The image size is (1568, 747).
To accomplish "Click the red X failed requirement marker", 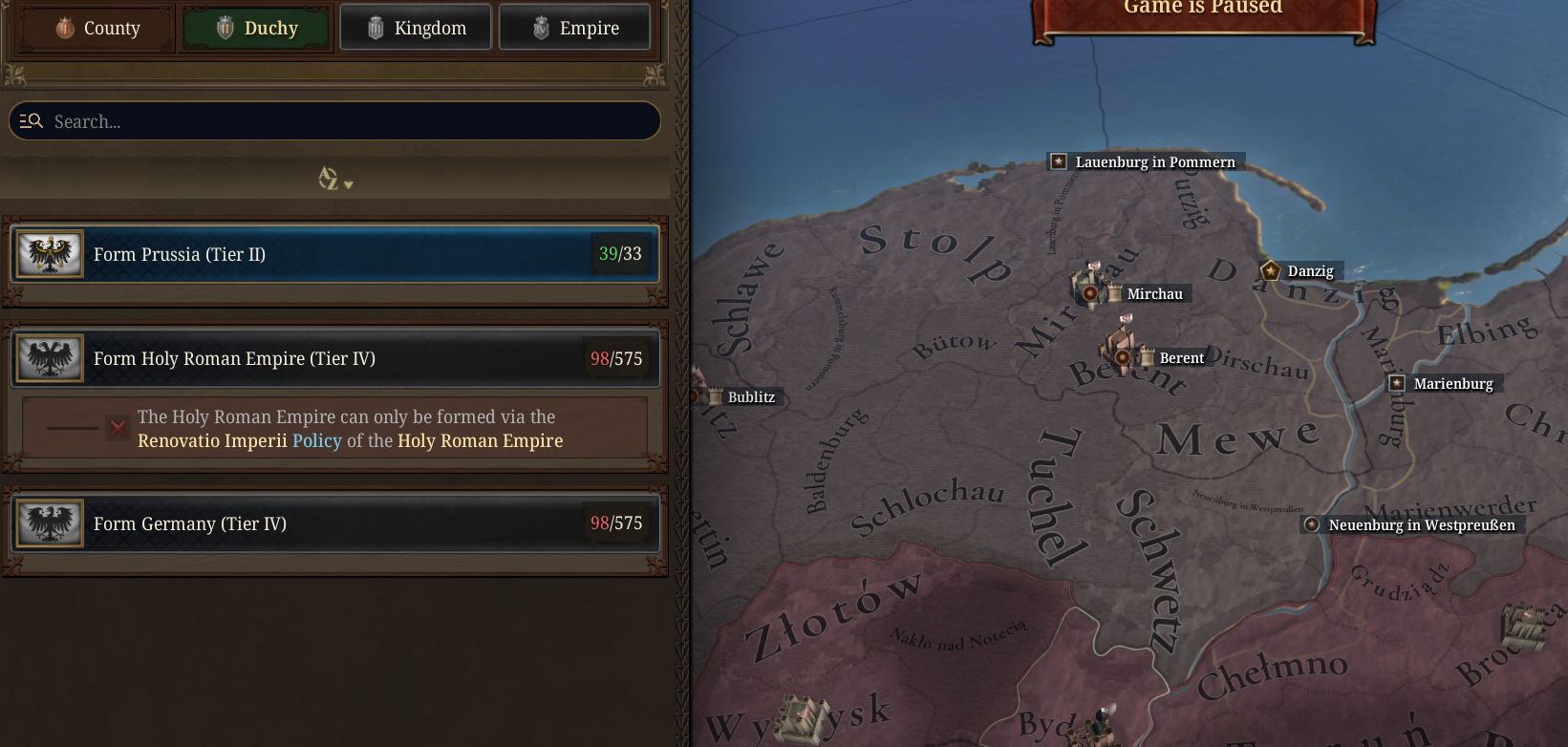I will [117, 427].
